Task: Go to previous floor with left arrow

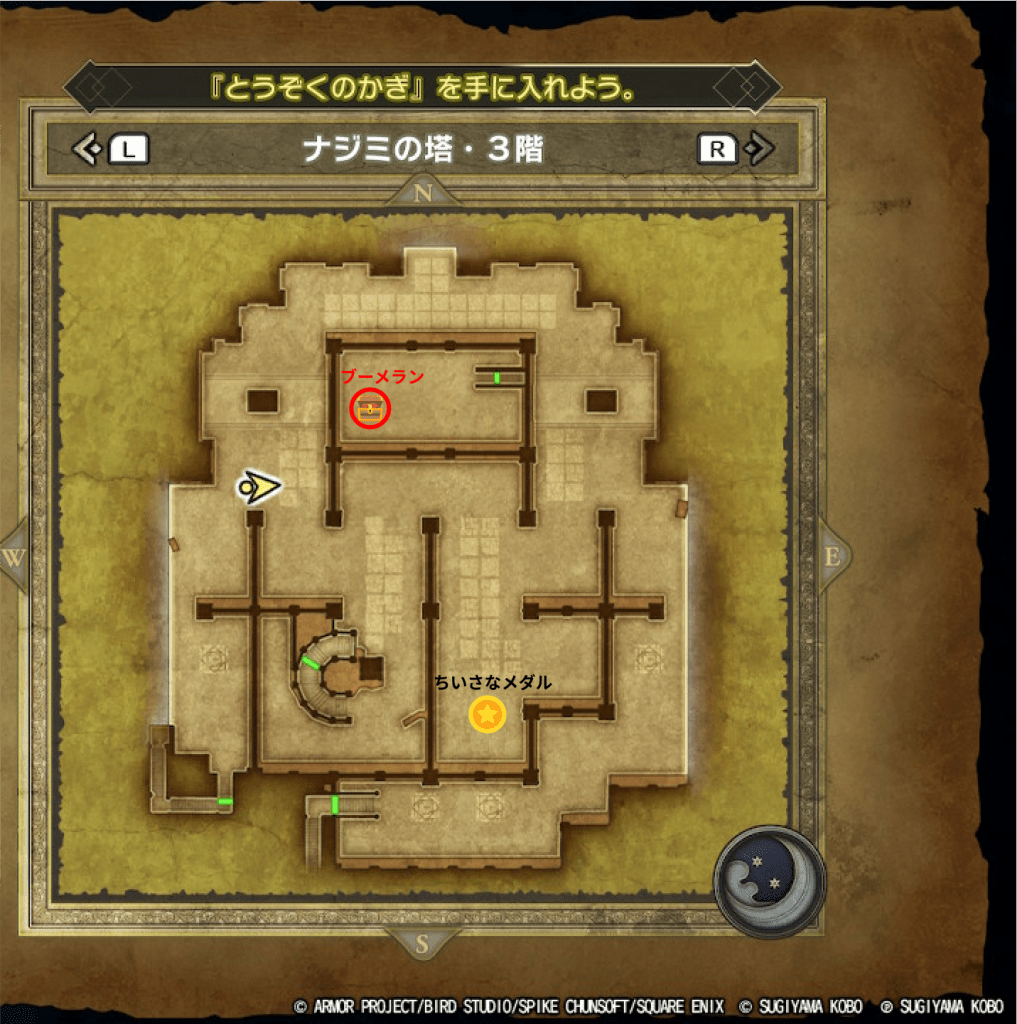Action: [88, 150]
